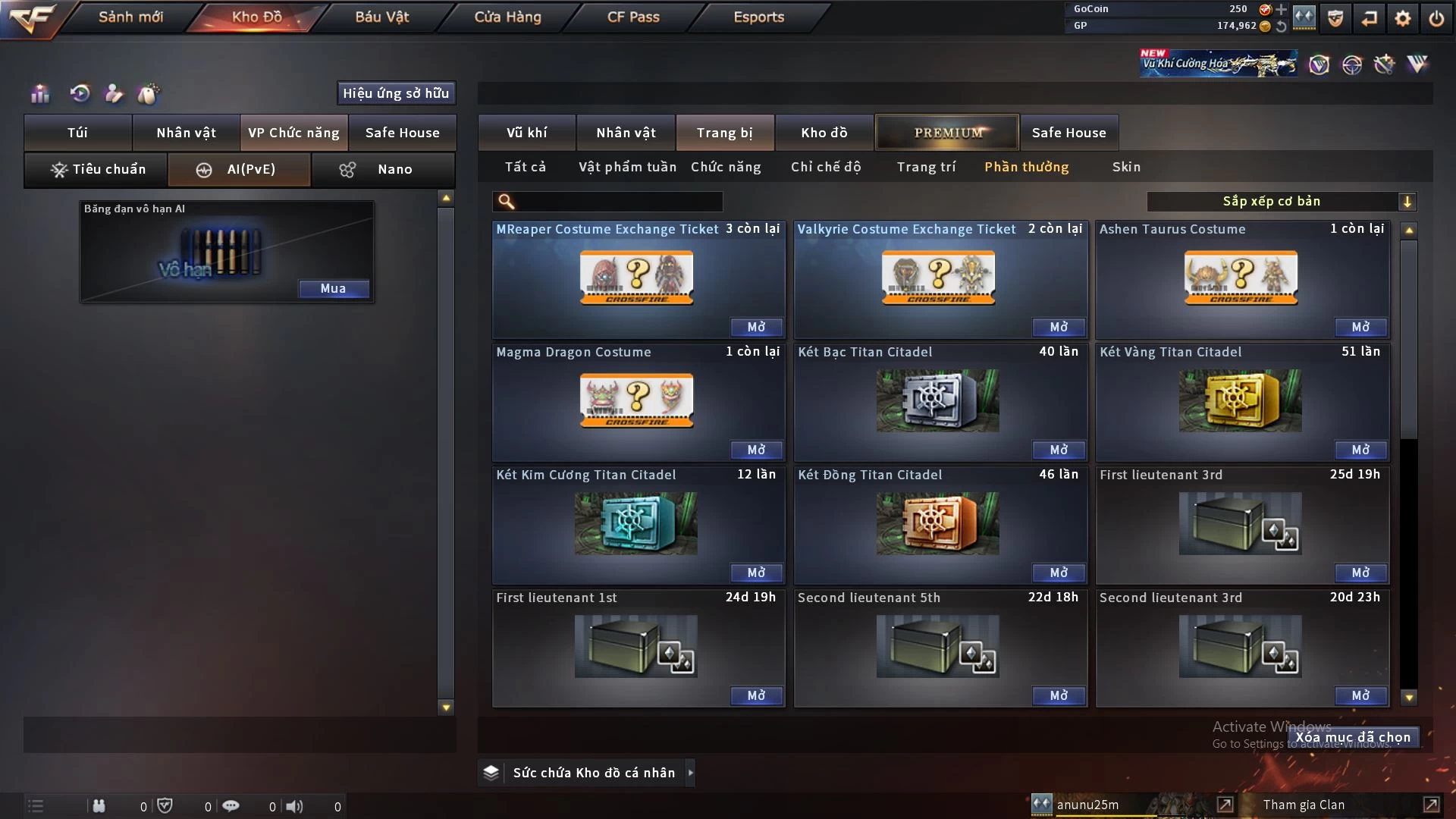
Task: Open the Sắp xếp cơ bản sort dropdown
Action: tap(1280, 201)
